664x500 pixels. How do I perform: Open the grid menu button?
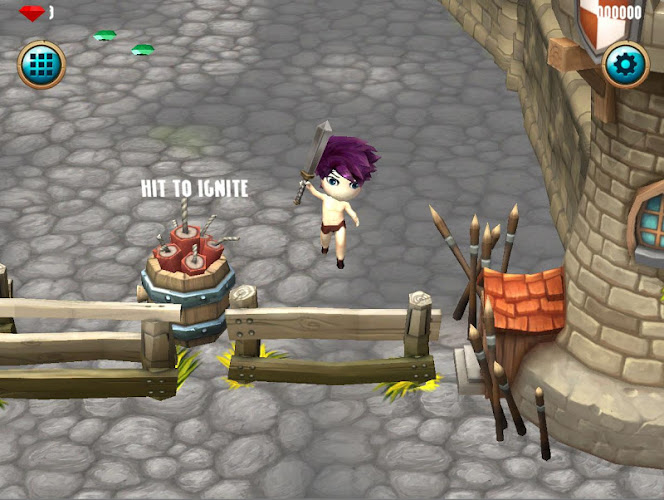pos(41,65)
